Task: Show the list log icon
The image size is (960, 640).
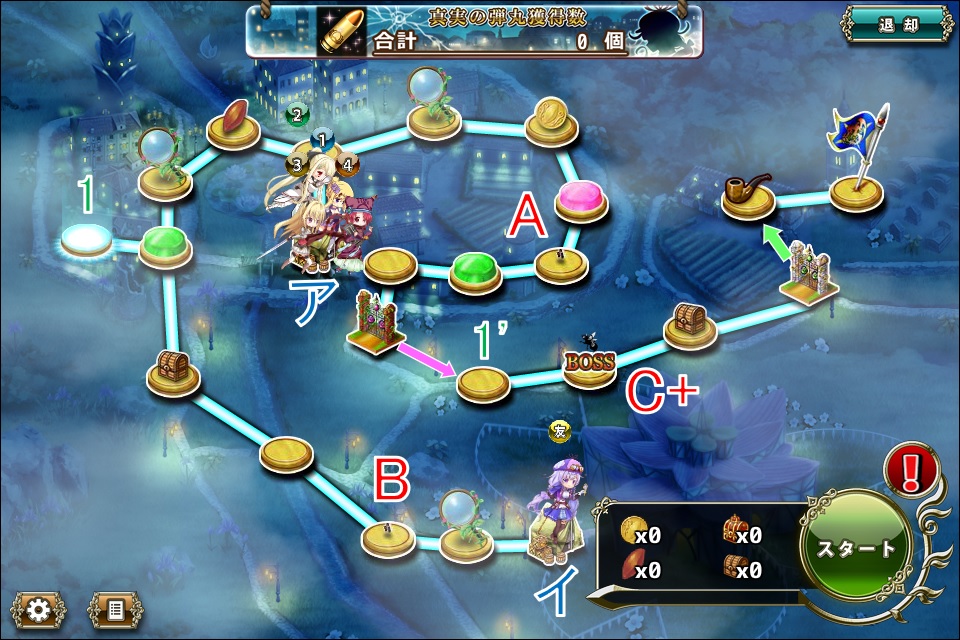Action: tap(115, 609)
